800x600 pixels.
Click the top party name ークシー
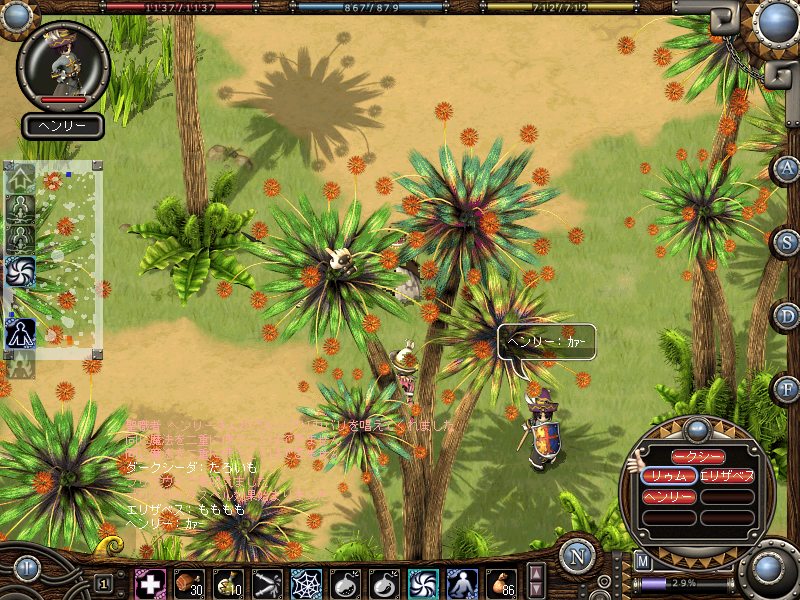(x=698, y=456)
